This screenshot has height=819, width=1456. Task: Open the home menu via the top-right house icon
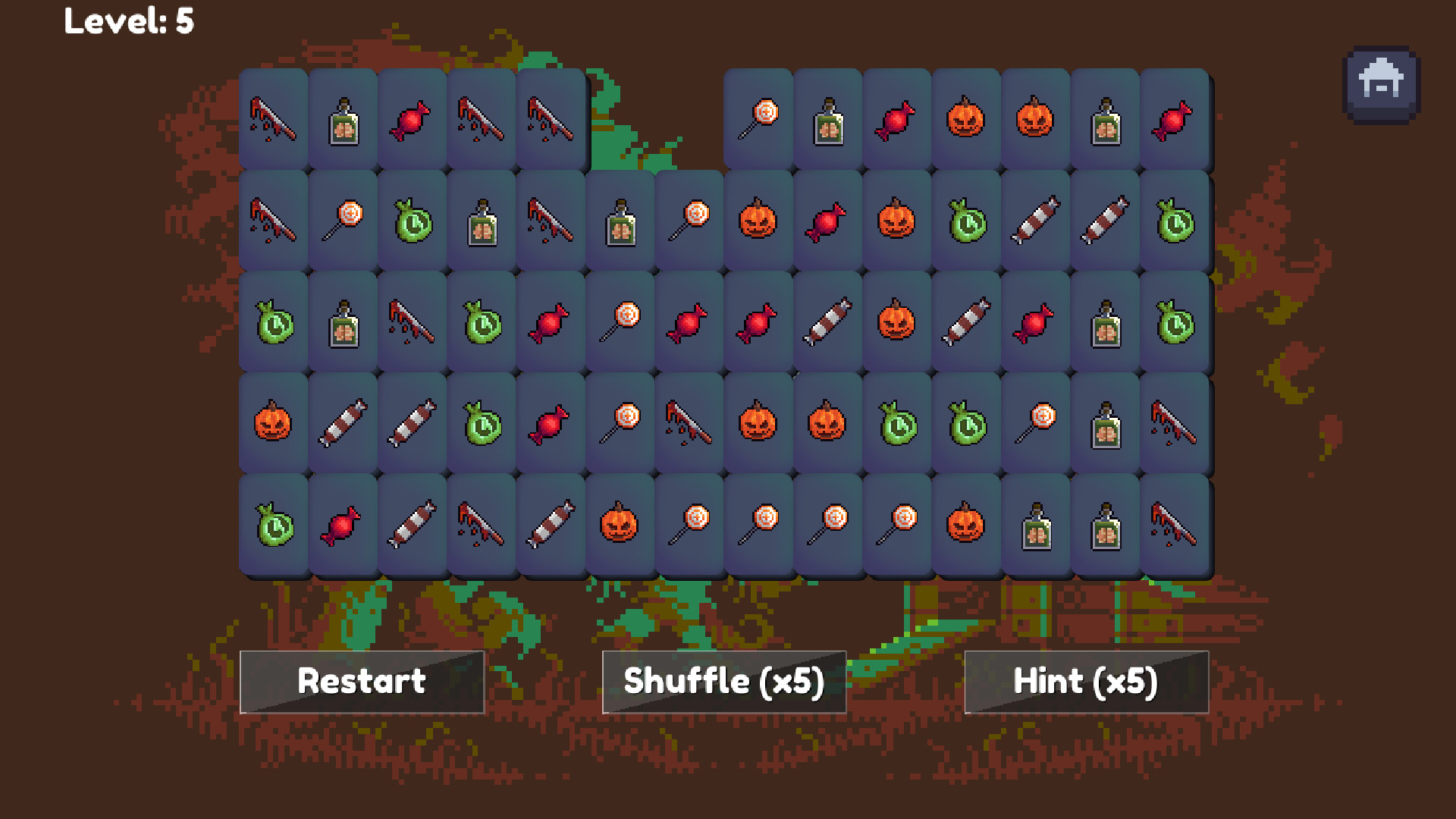tap(1382, 82)
